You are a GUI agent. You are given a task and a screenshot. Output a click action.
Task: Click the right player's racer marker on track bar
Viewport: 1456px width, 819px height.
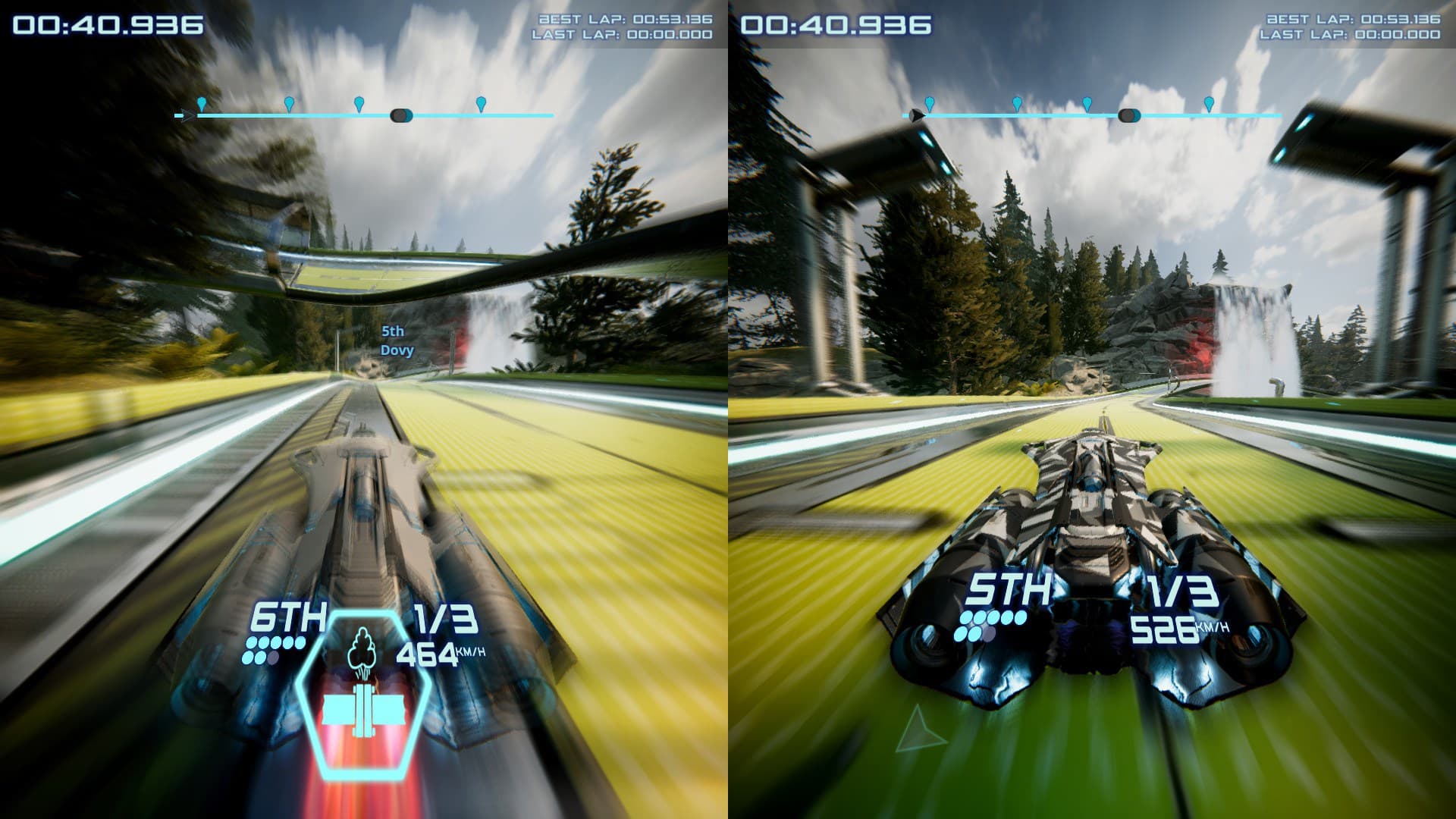pos(1129,115)
